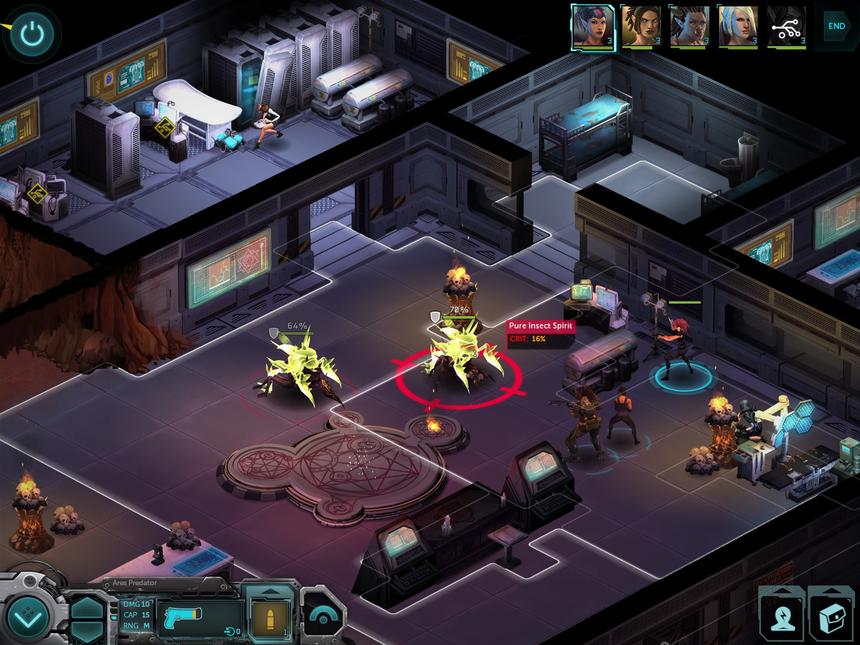
Task: Open the bullet ammo fire-mode panel
Action: click(270, 614)
